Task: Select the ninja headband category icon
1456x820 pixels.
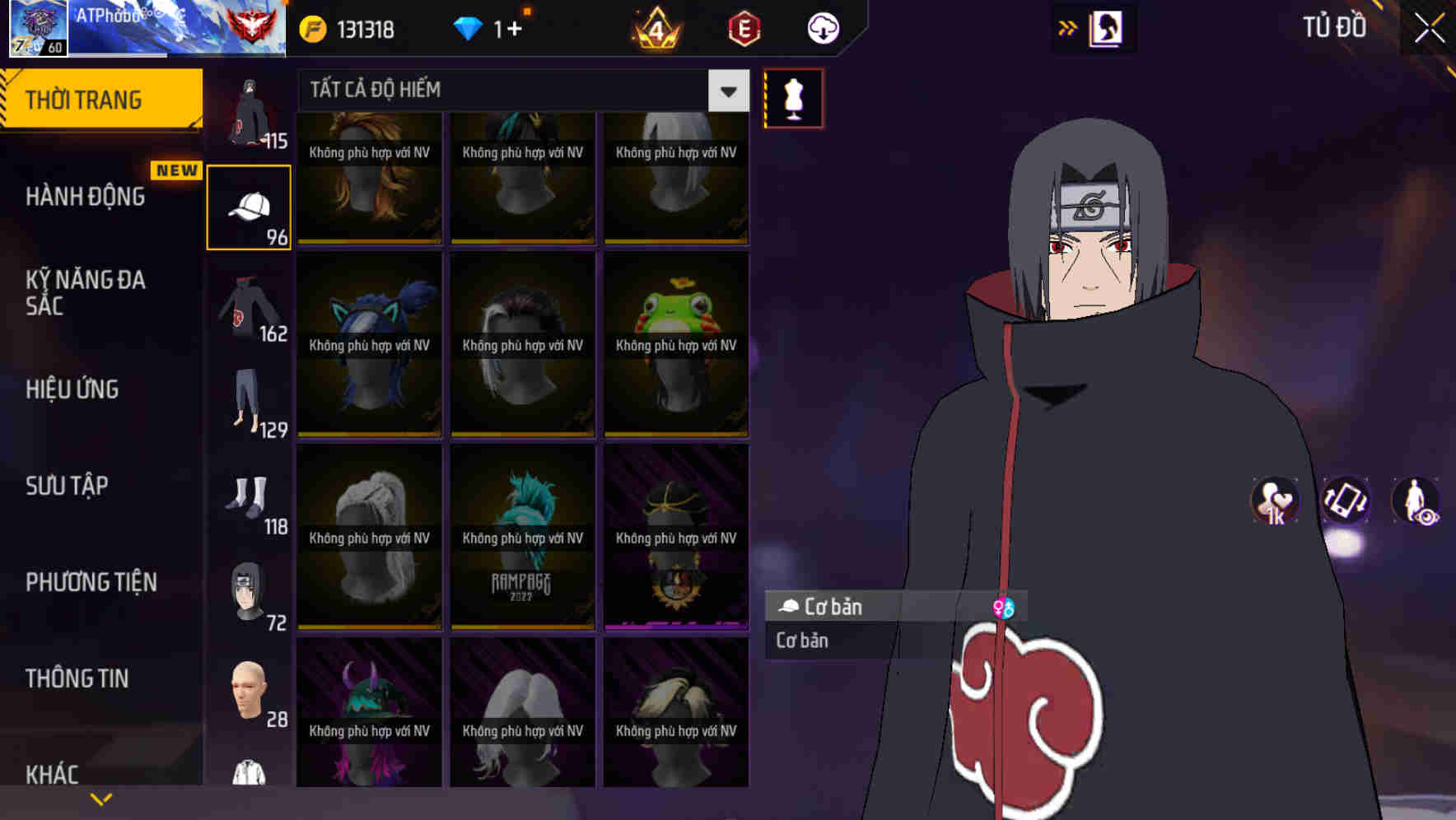Action: tap(250, 593)
